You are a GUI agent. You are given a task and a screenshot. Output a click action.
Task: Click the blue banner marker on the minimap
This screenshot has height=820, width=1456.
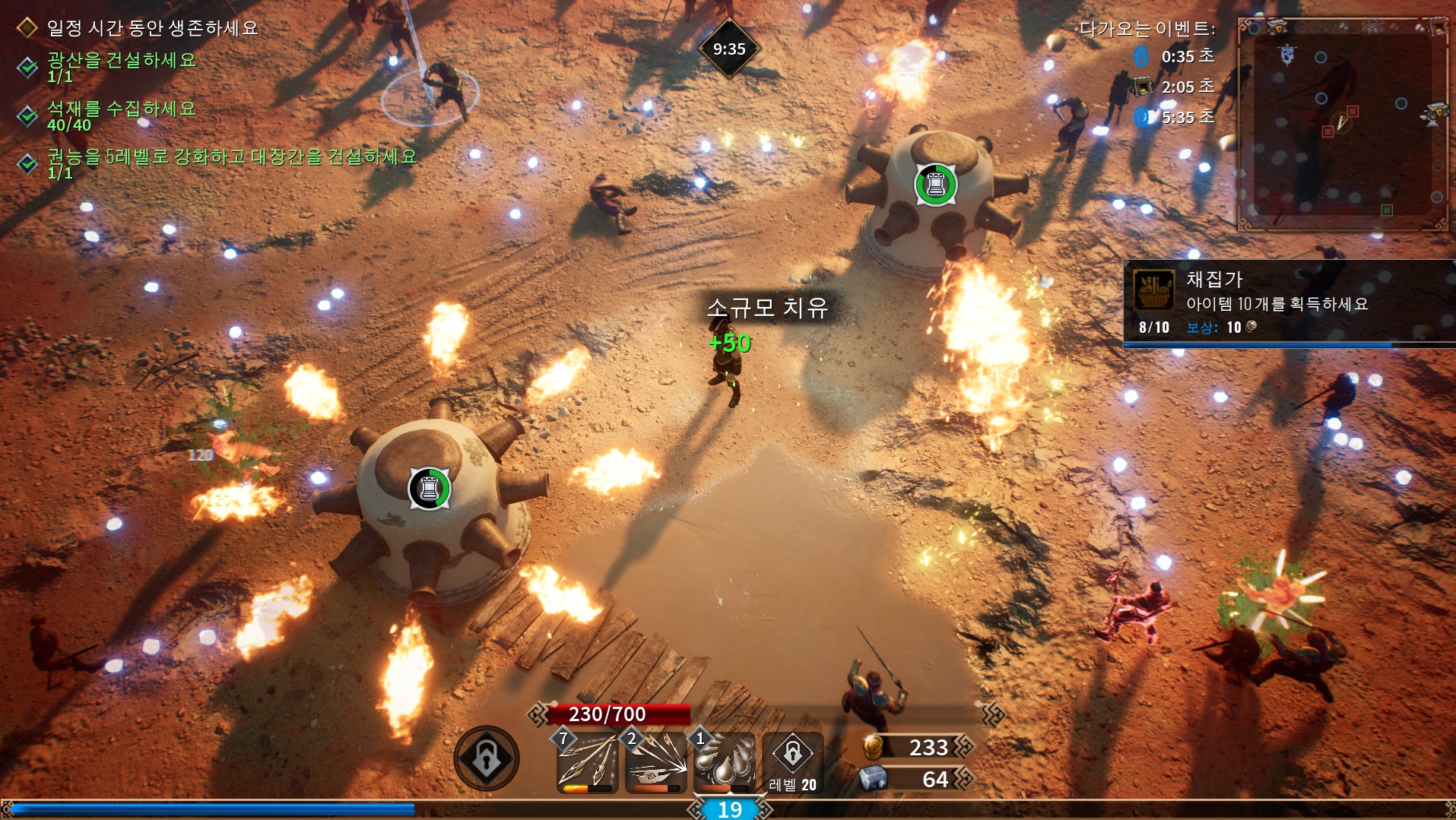(1287, 55)
